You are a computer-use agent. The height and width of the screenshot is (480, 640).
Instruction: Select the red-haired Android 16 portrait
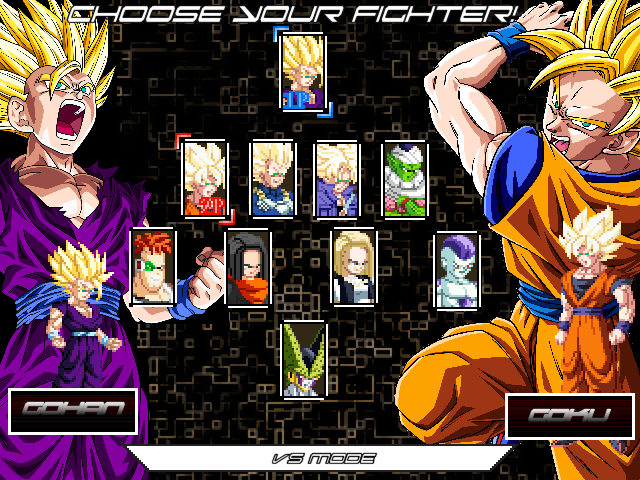153,266
